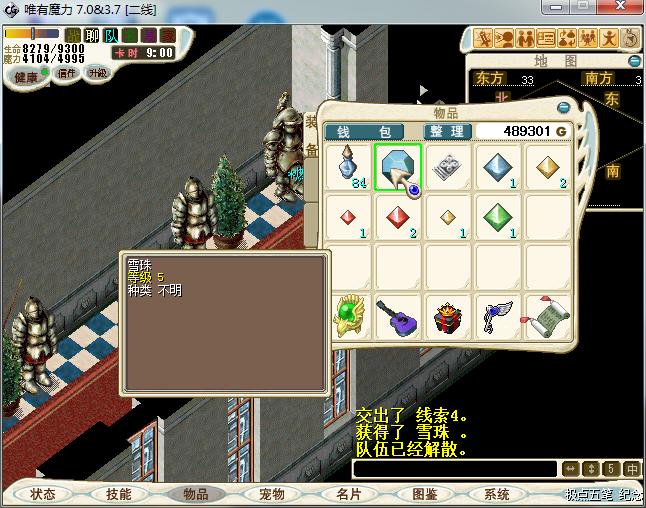This screenshot has height=508, width=646.
Task: Open the 名片 name card menu
Action: 348,494
